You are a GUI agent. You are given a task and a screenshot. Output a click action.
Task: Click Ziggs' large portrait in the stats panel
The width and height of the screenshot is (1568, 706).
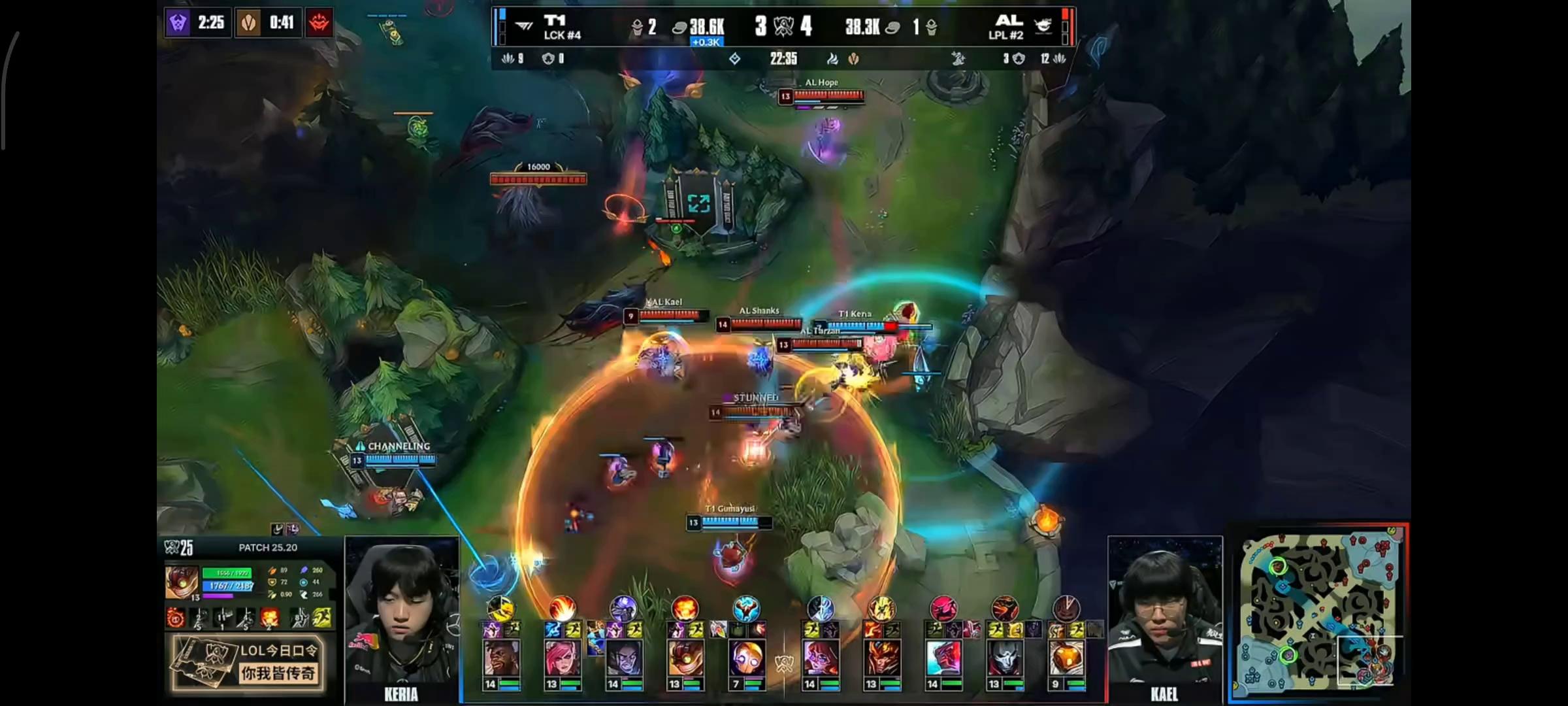(181, 582)
